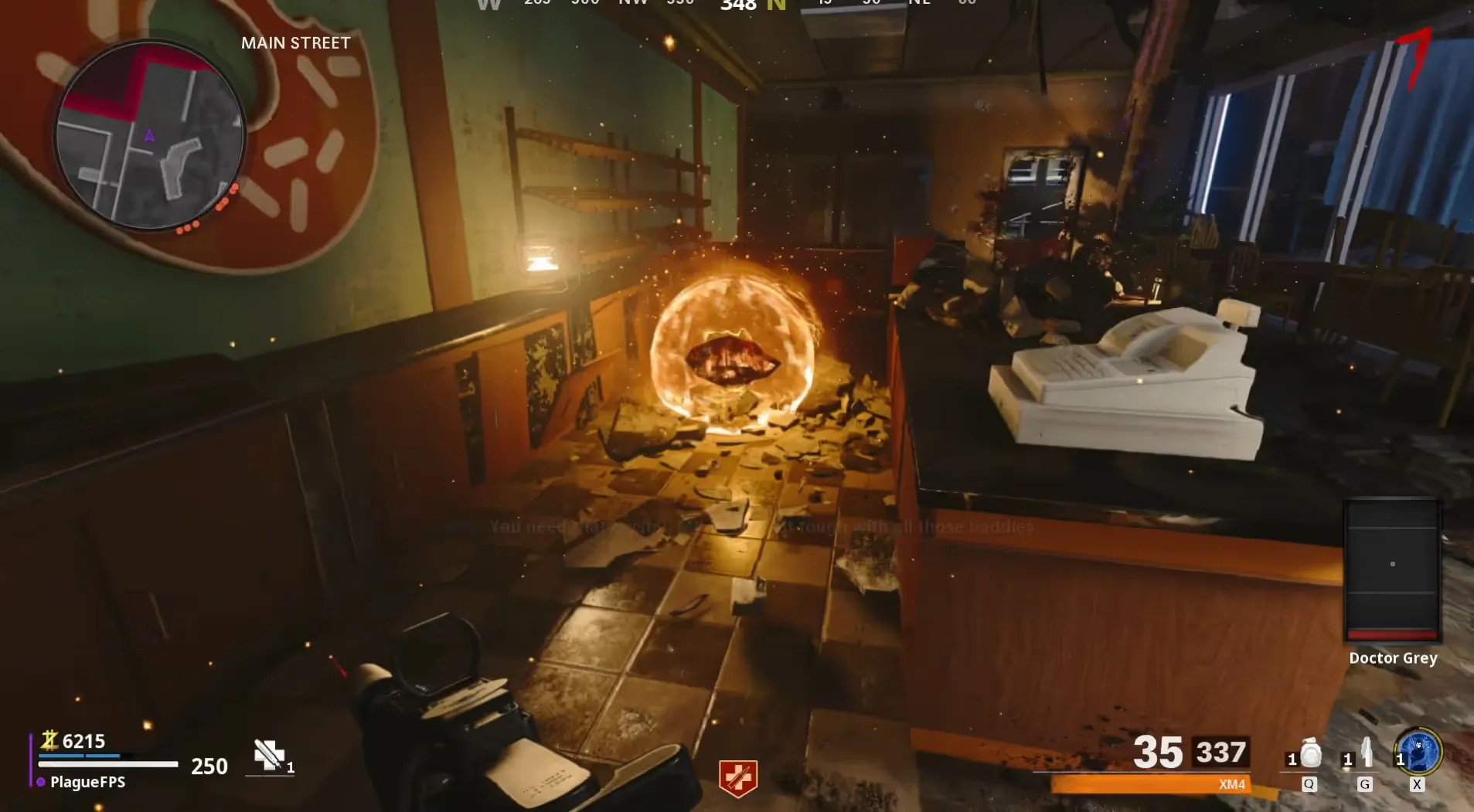The image size is (1474, 812).
Task: Select the XM4 weapon bar
Action: (x=1150, y=784)
